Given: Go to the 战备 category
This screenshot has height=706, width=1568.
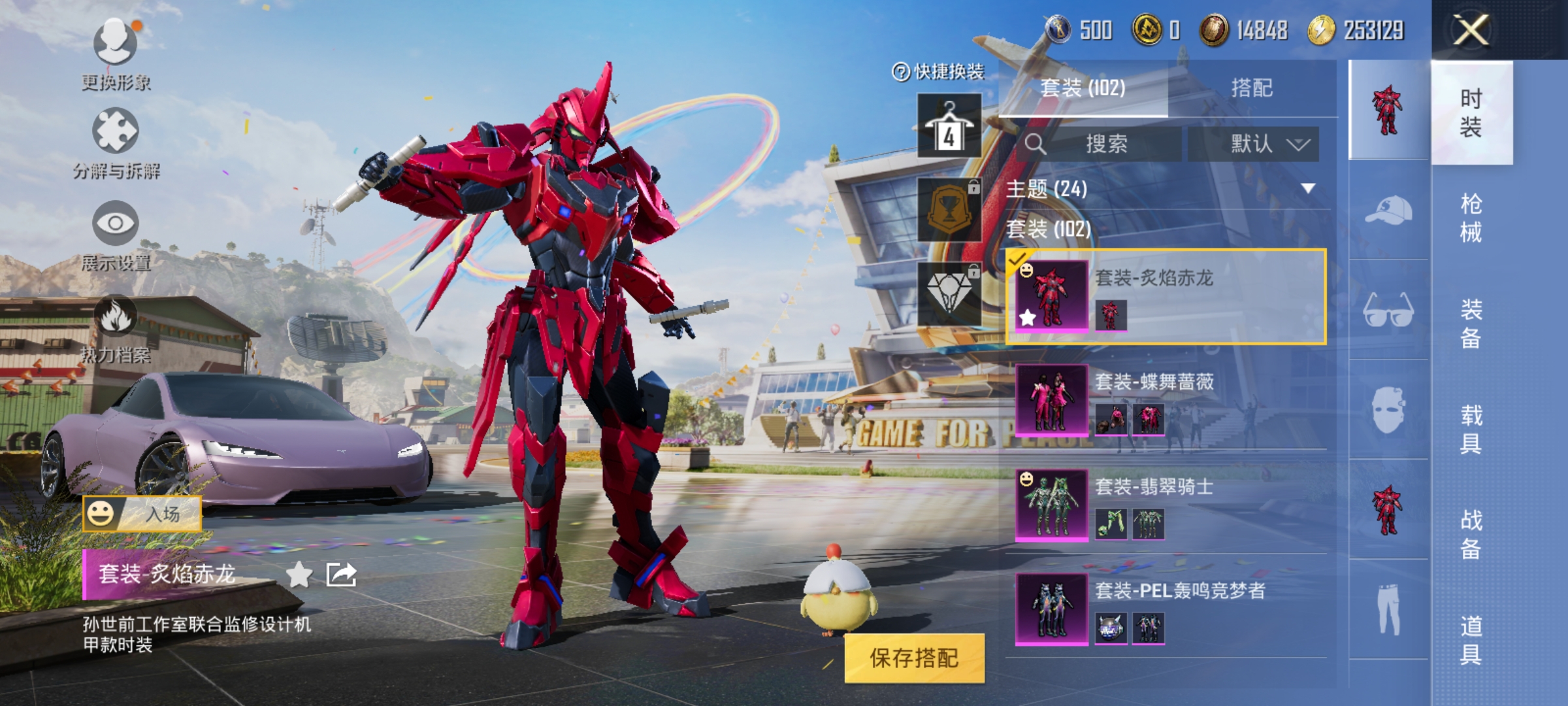Looking at the screenshot, I should point(1471,534).
